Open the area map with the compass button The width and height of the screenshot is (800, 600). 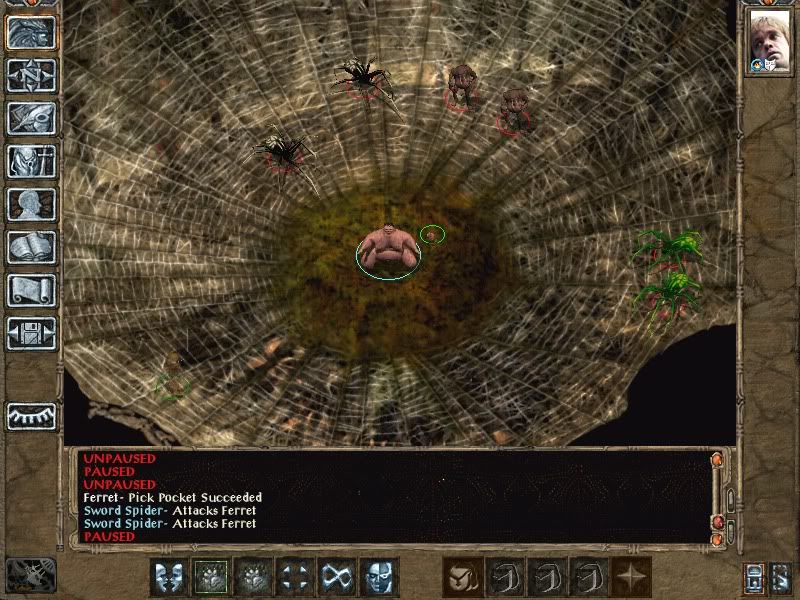coord(31,76)
